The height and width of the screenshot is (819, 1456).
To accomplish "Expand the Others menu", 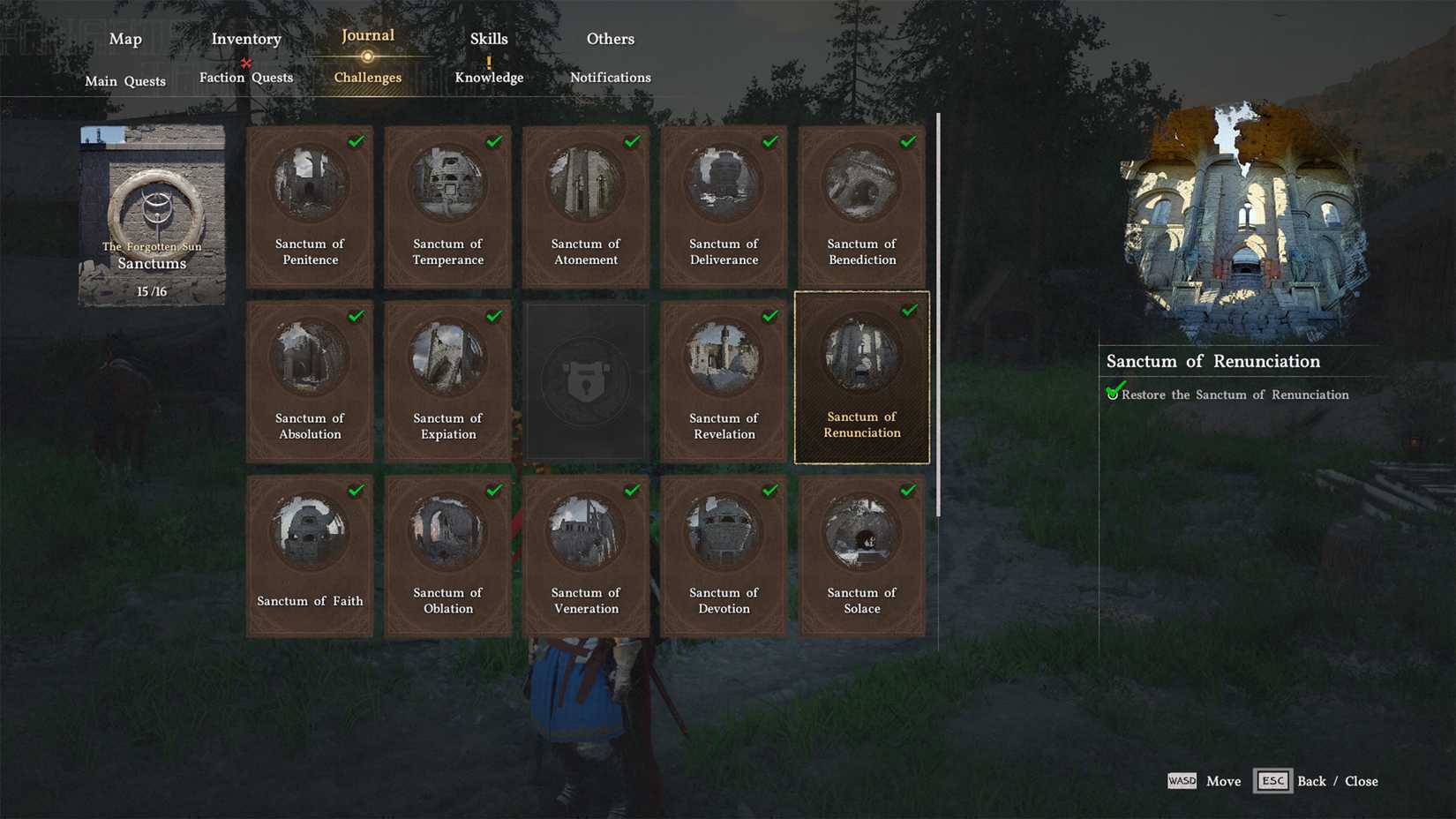I will point(610,39).
